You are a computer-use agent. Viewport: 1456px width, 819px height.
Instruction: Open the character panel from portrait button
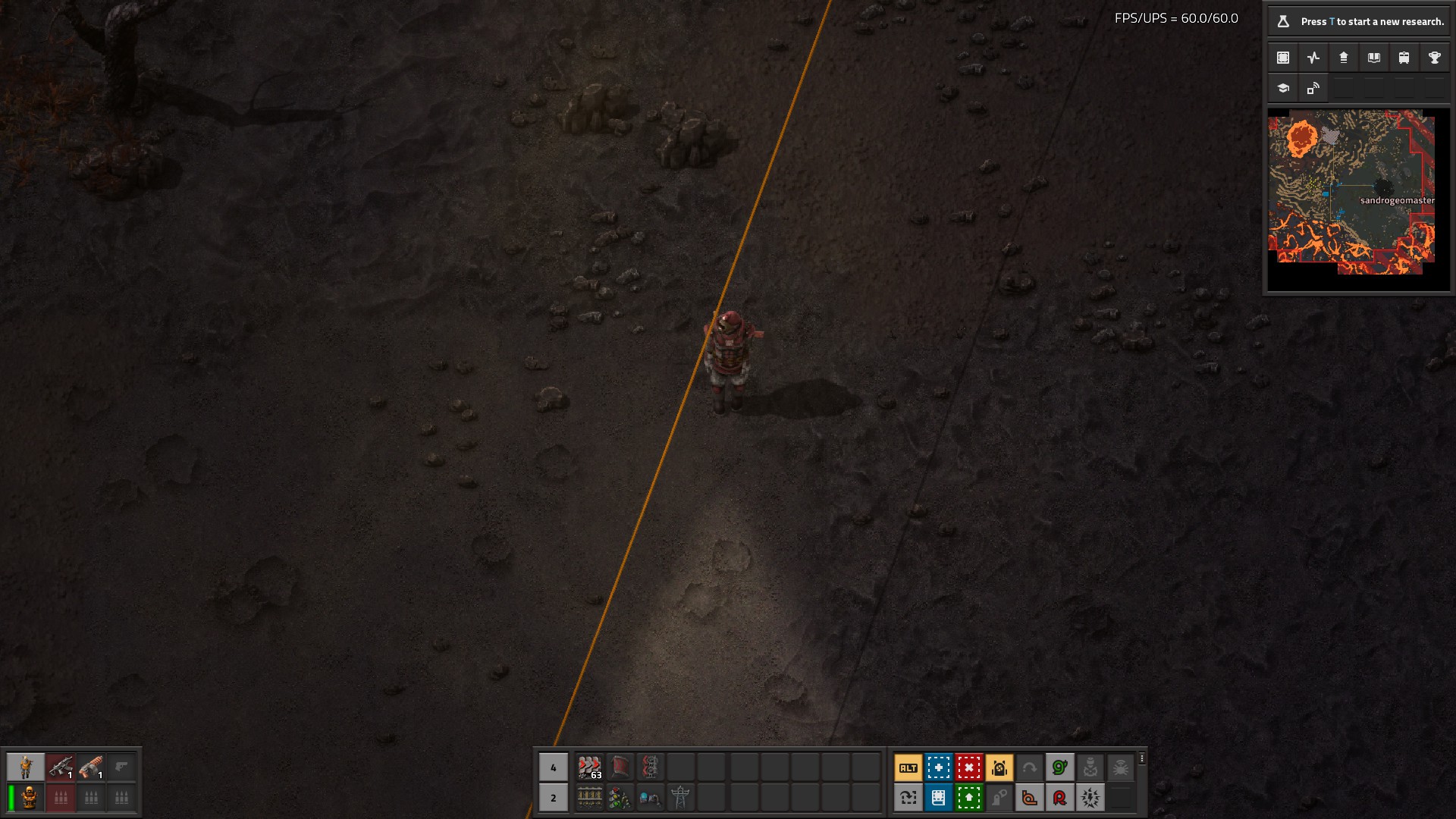26,767
